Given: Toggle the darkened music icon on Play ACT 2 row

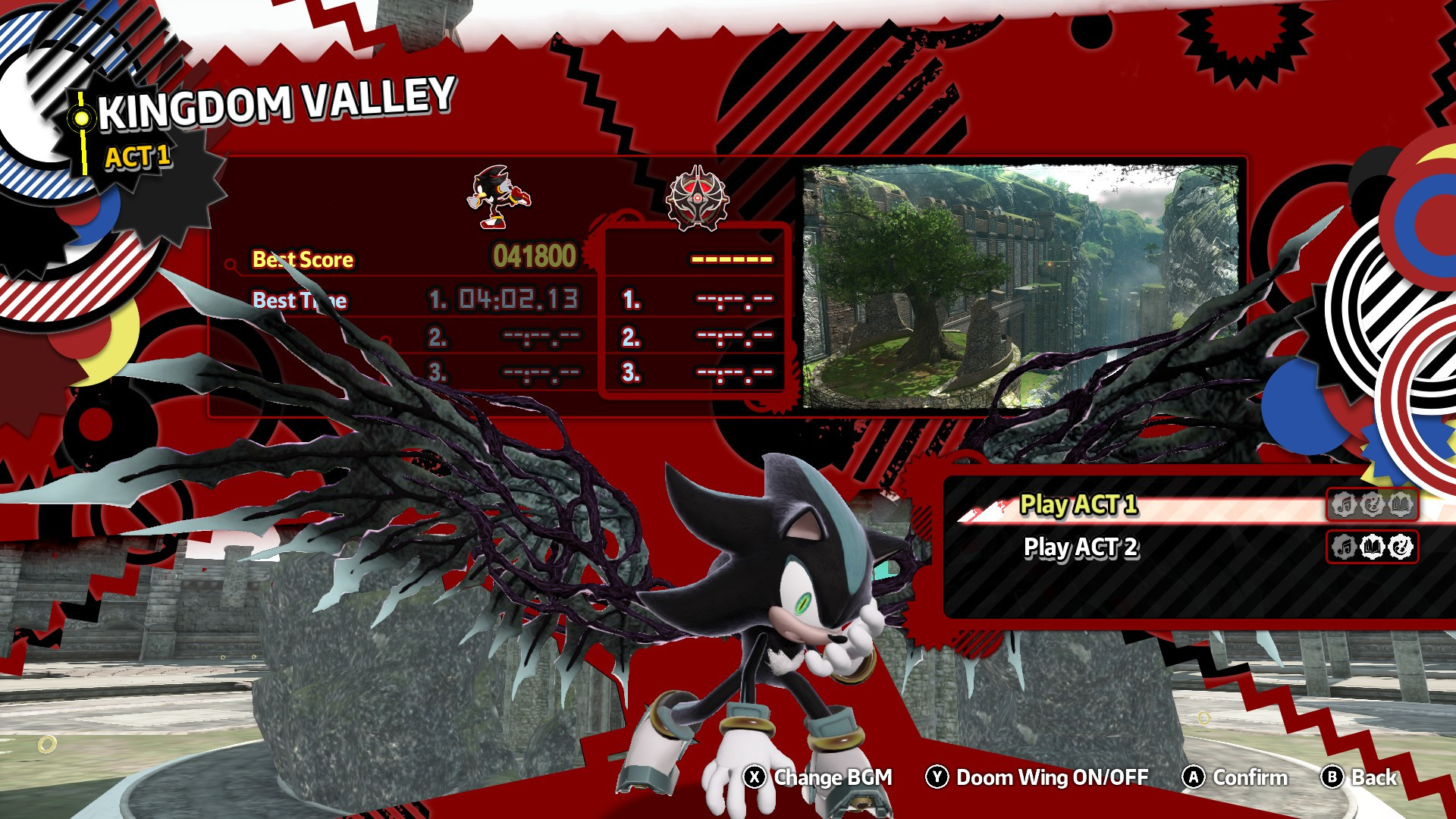Looking at the screenshot, I should click(x=1345, y=547).
